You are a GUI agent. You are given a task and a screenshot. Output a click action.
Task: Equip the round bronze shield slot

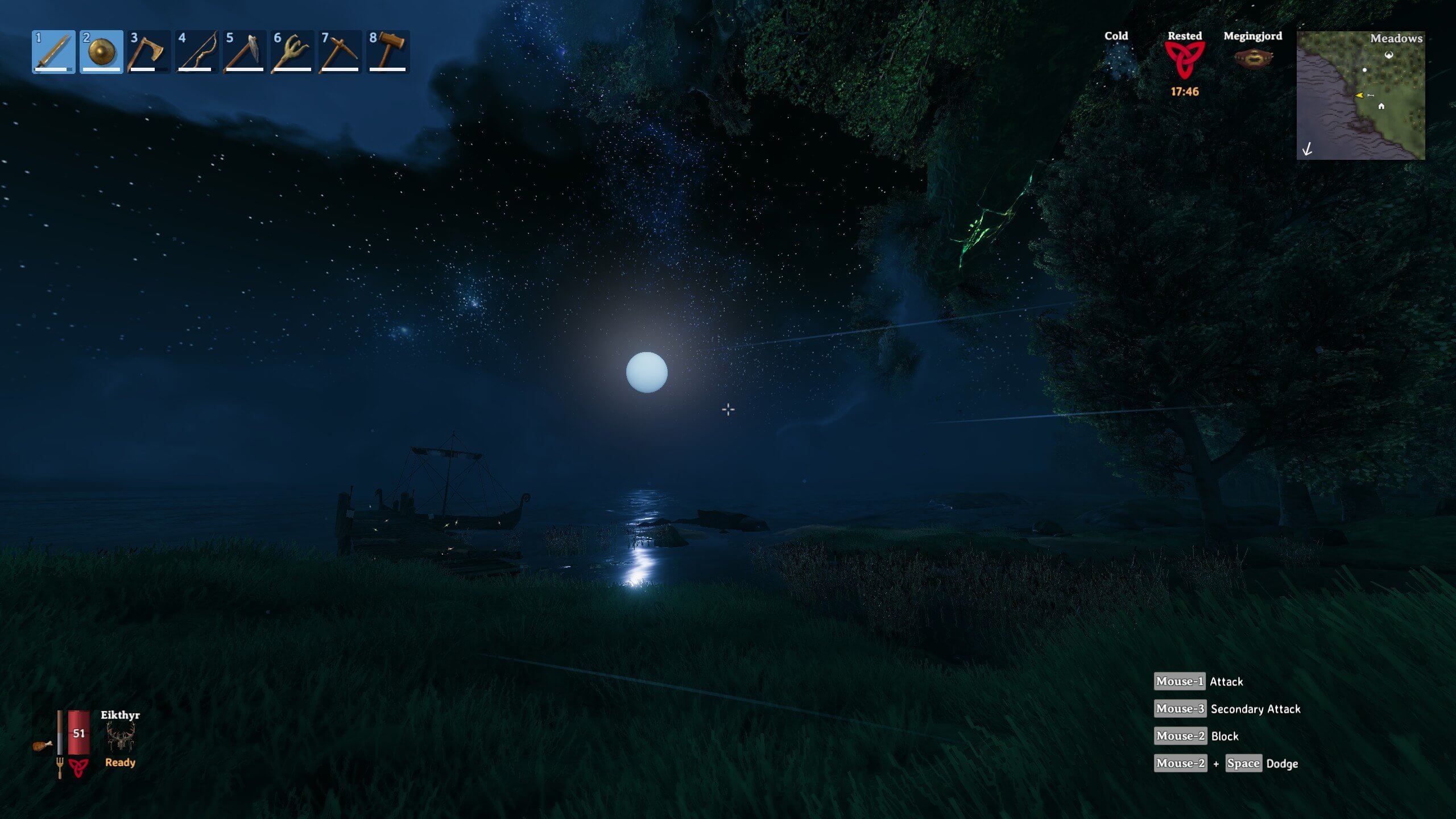pyautogui.click(x=101, y=52)
